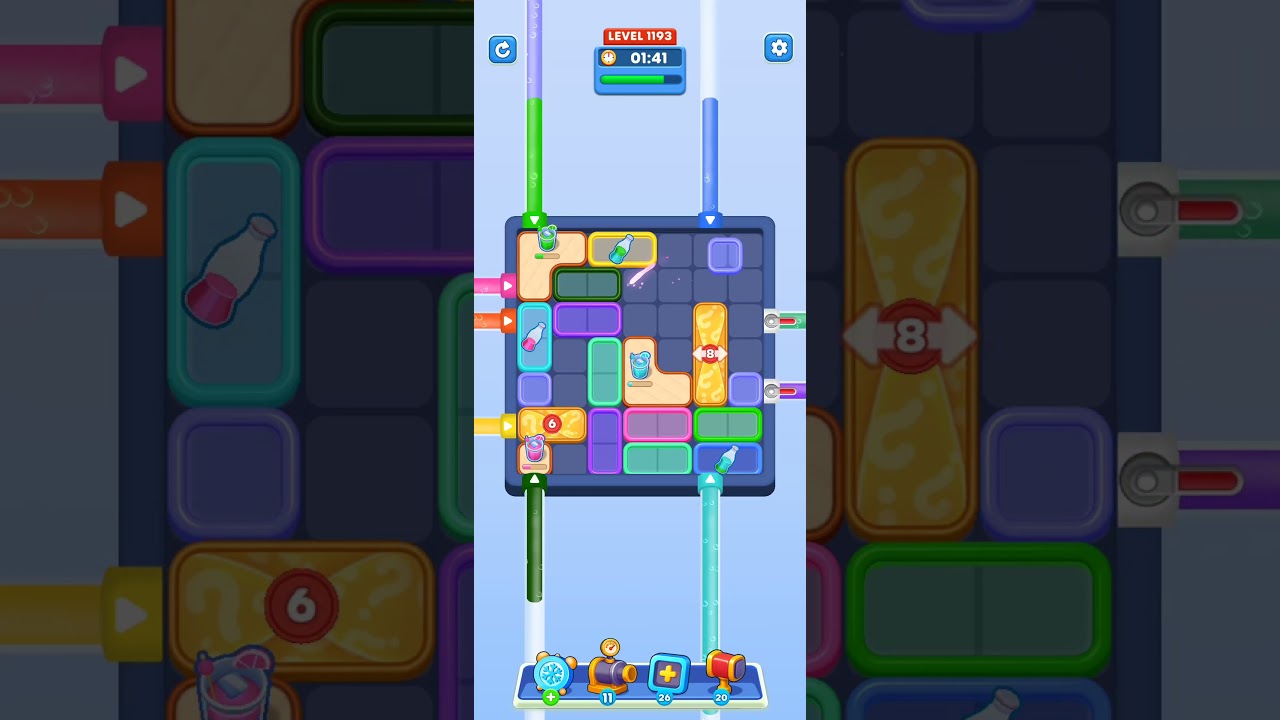Tap the blue downward arrow above the board

(x=712, y=219)
